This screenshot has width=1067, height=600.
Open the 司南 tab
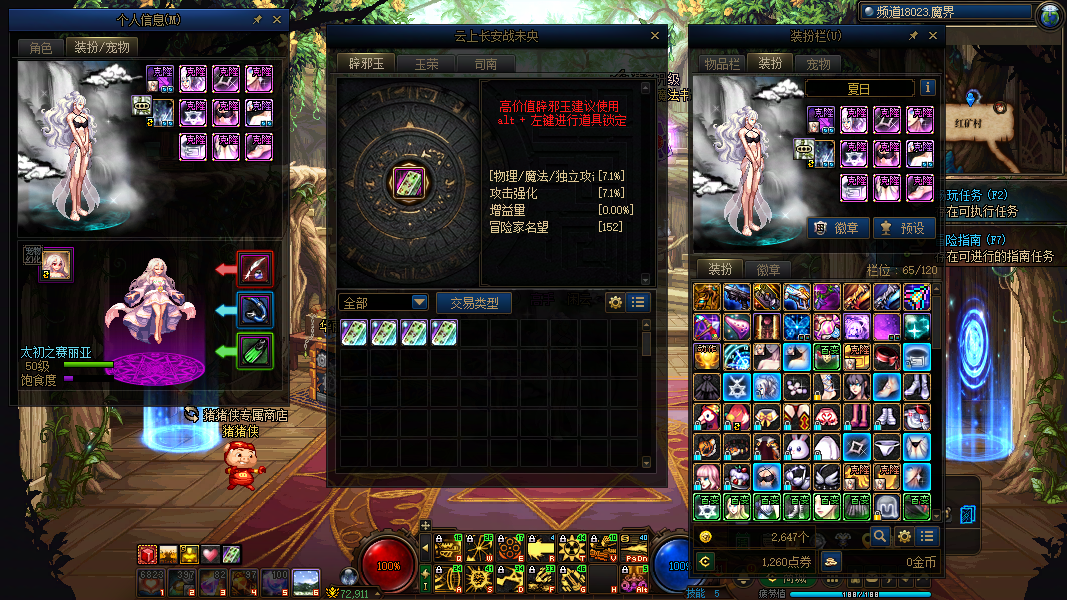click(486, 64)
